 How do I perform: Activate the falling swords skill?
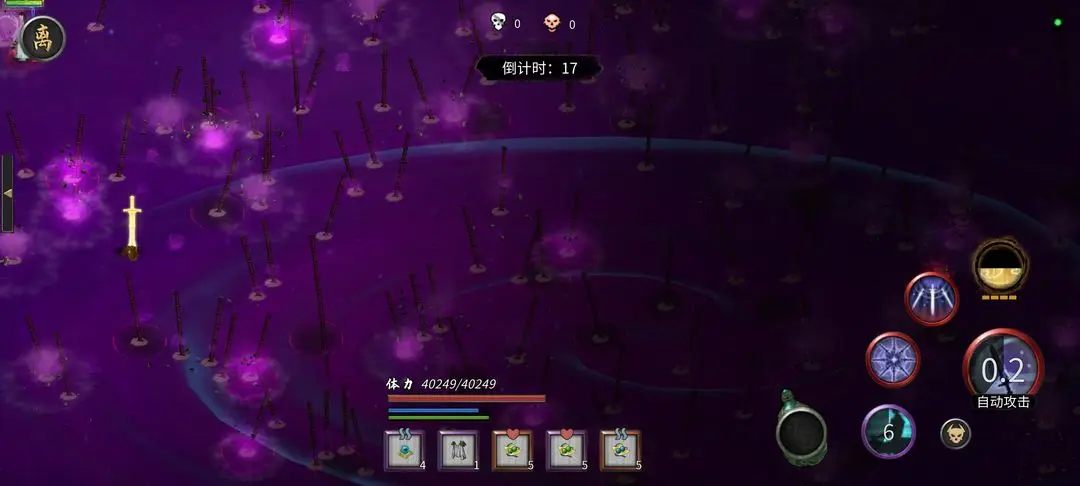click(x=931, y=298)
